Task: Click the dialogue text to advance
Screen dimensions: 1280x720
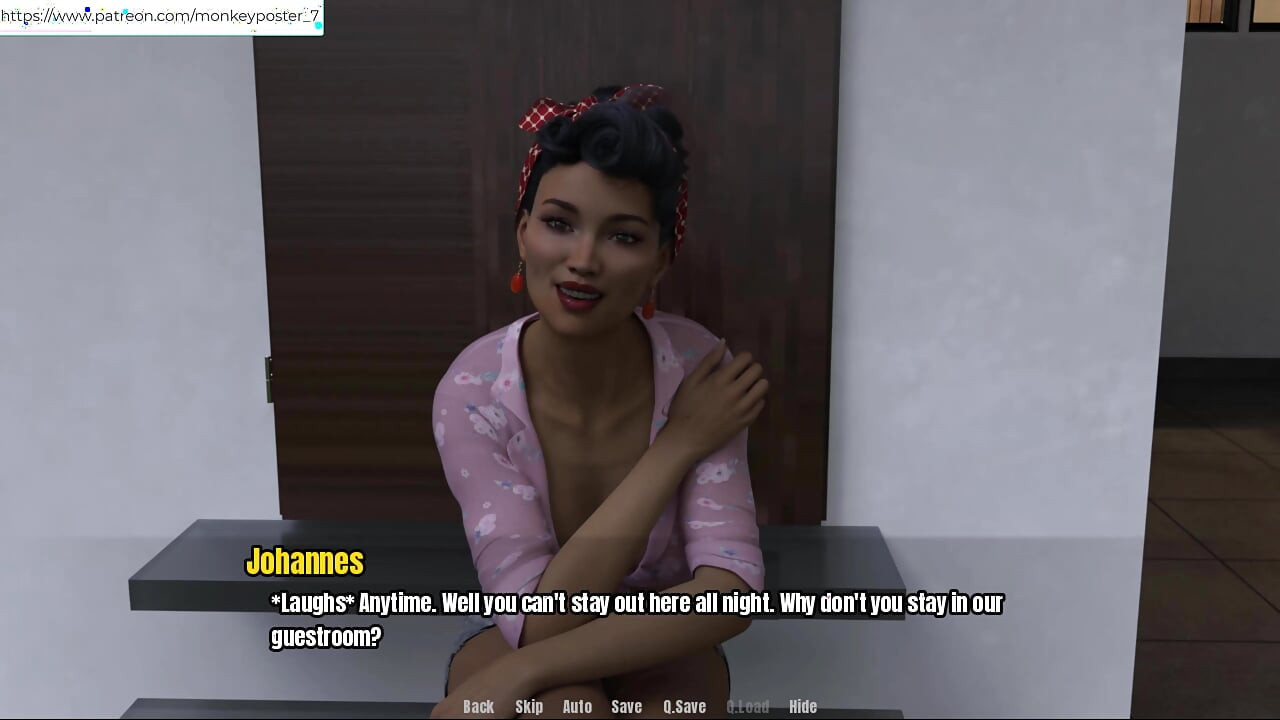Action: tap(637, 603)
